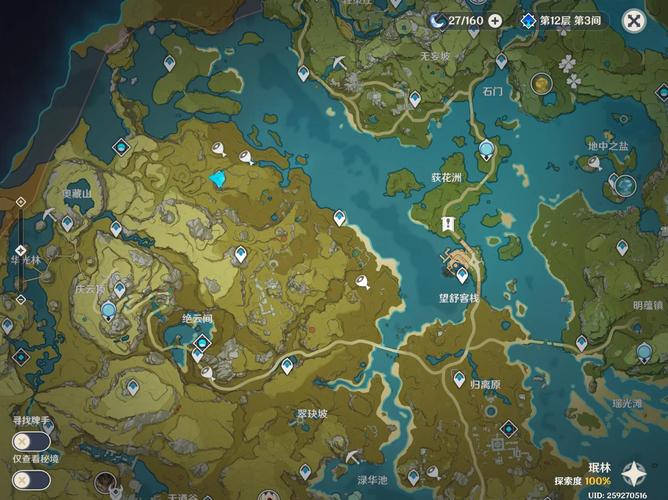Select the teleport waypoint at 归离原
668x500 pixels.
459,379
